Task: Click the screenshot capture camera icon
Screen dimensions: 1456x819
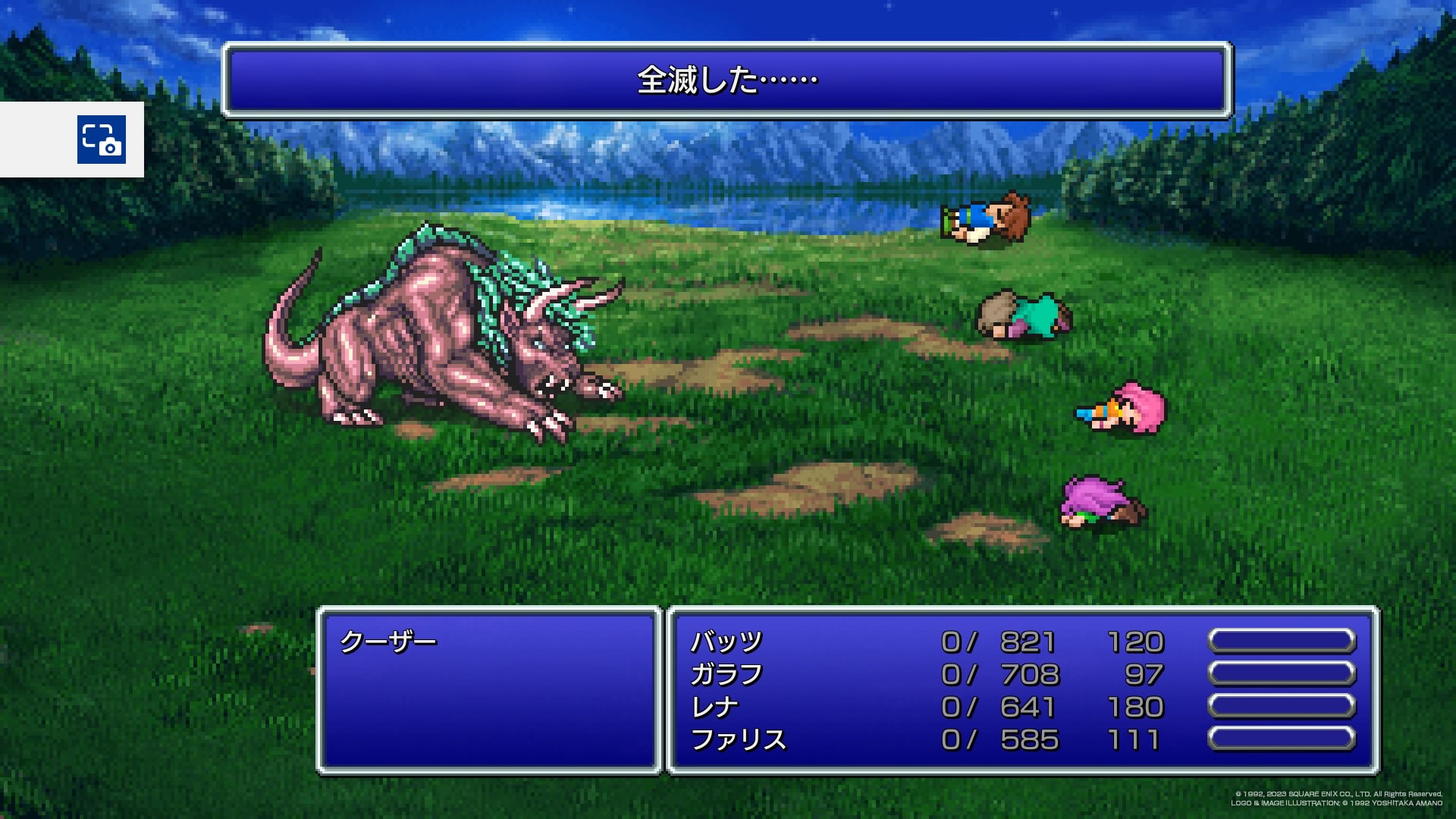Action: pyautogui.click(x=102, y=140)
